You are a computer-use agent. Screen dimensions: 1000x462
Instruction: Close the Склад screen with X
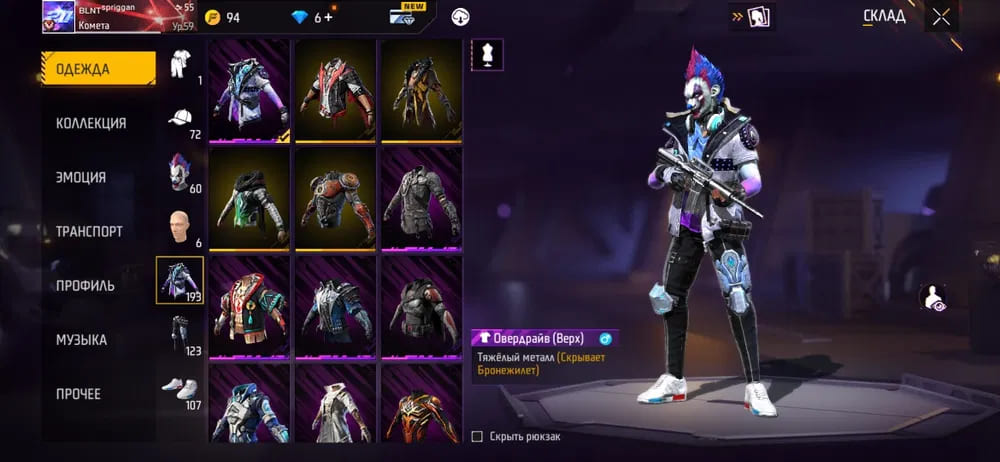coord(941,16)
